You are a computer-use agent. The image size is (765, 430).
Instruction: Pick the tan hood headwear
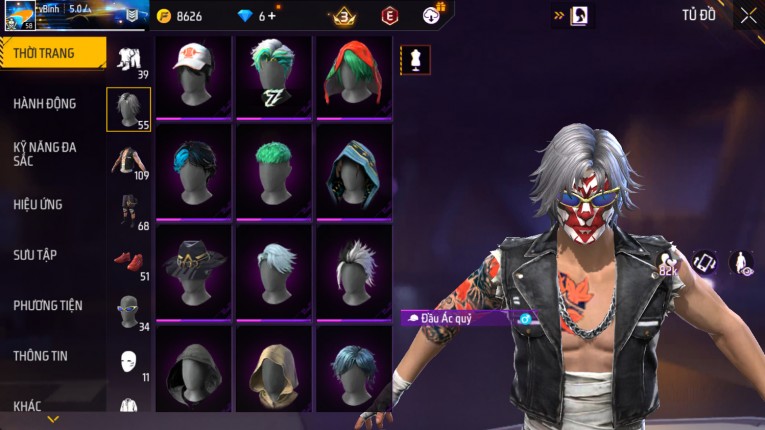(x=273, y=368)
